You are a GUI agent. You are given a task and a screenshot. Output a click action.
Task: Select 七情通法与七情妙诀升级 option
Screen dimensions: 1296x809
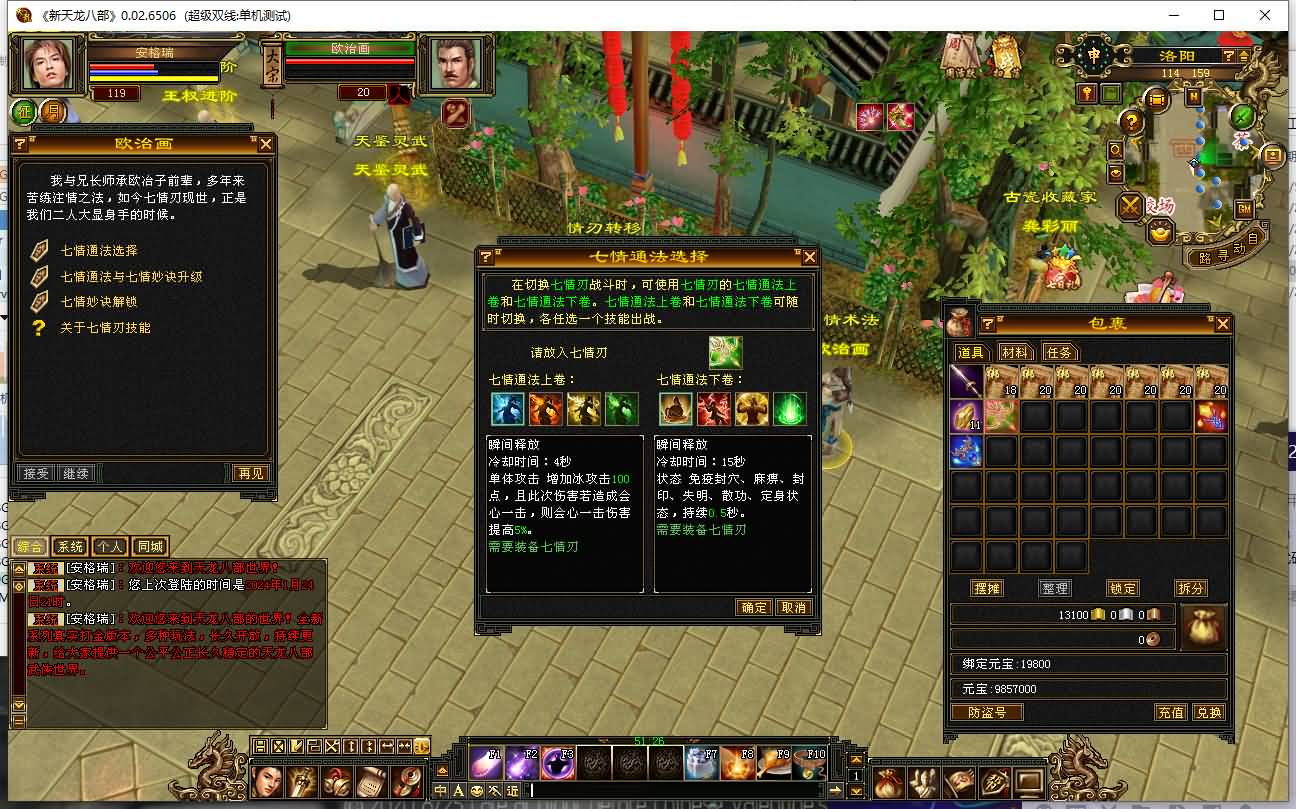point(131,277)
